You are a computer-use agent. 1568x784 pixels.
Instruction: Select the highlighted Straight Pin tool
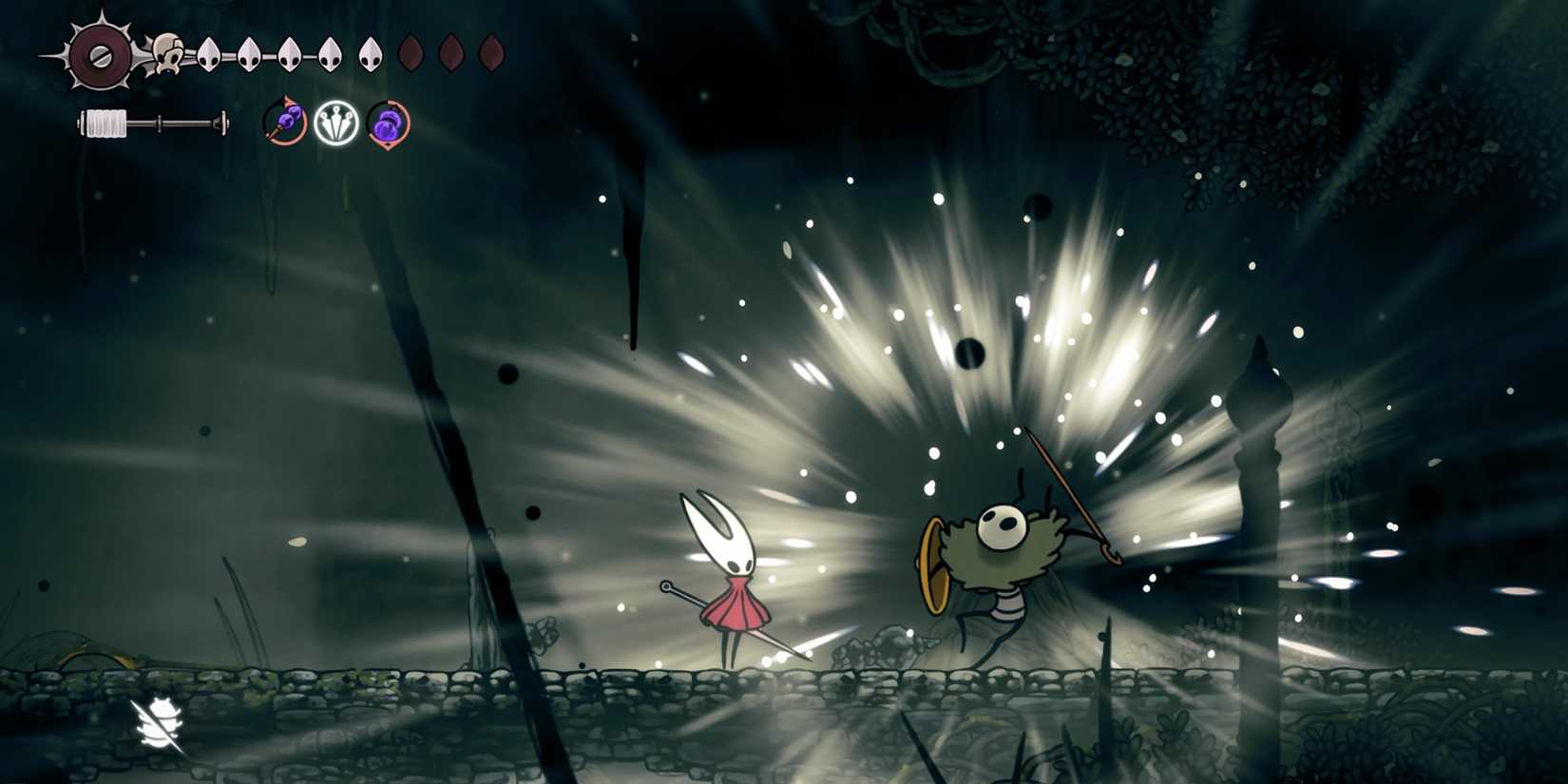point(337,125)
